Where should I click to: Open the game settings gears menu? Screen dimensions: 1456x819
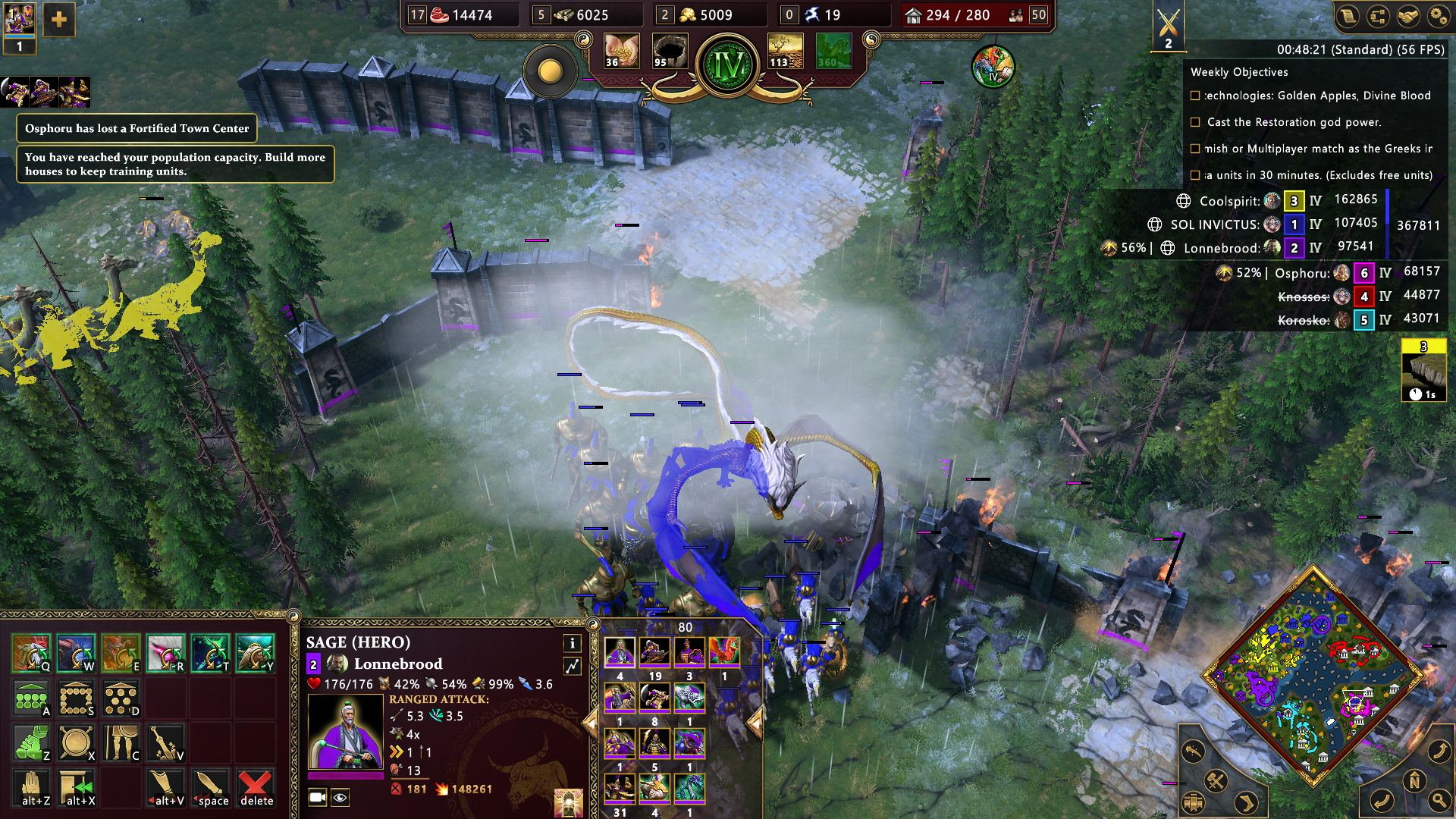tap(1438, 17)
